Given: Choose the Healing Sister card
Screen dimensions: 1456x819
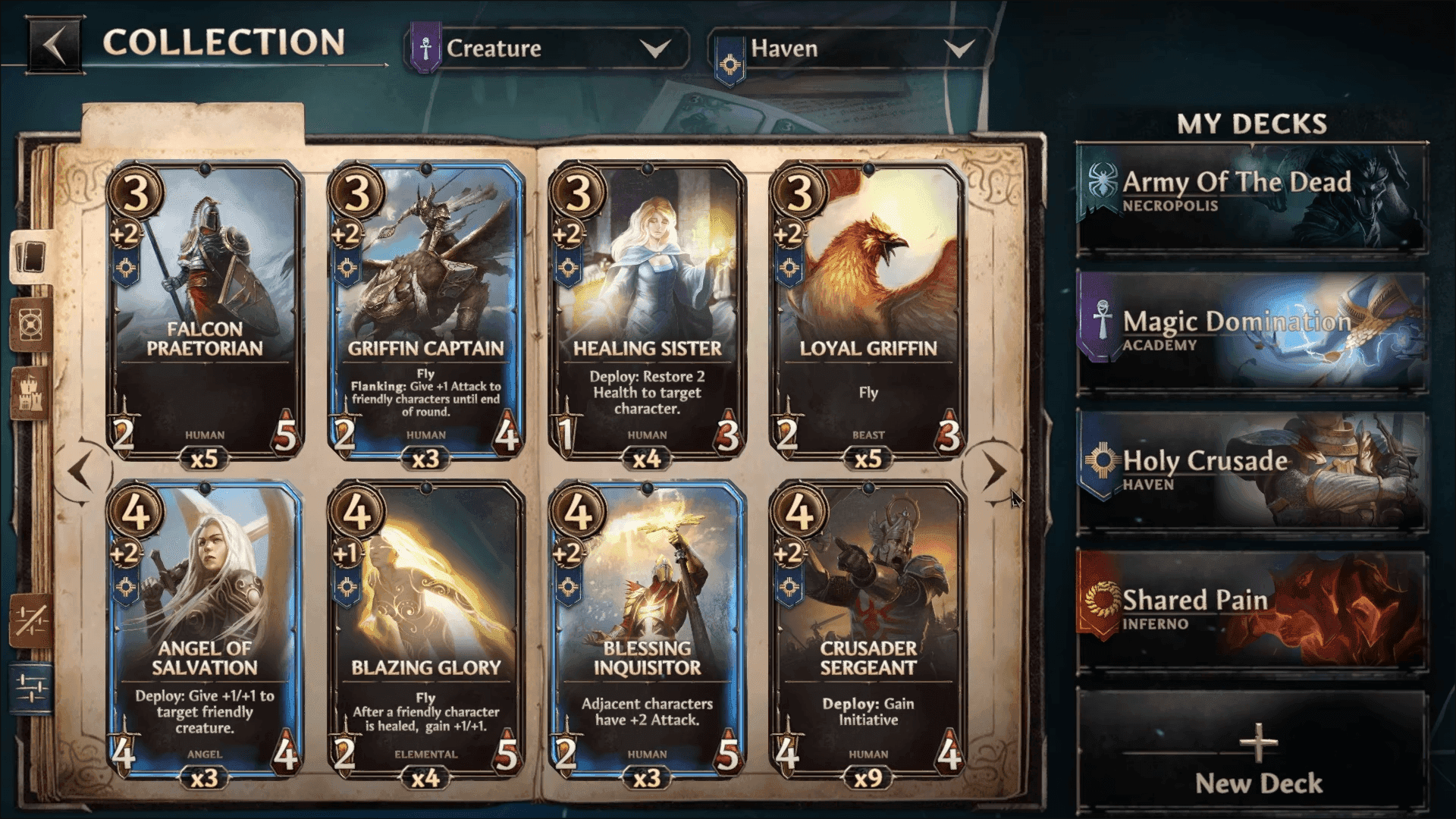Looking at the screenshot, I should coord(647,311).
